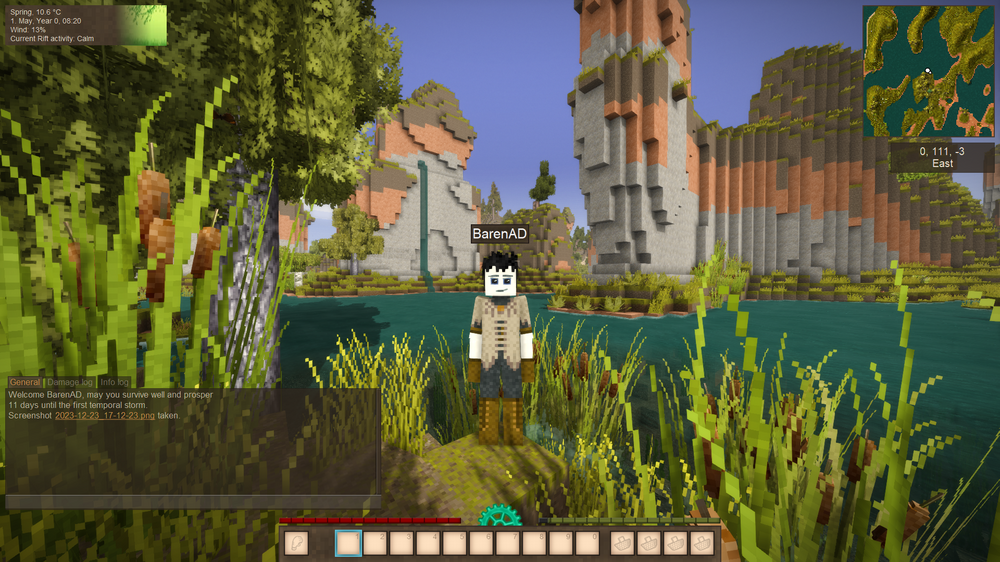Pick hotbar slot number 0
This screenshot has height=562, width=1000.
click(589, 542)
